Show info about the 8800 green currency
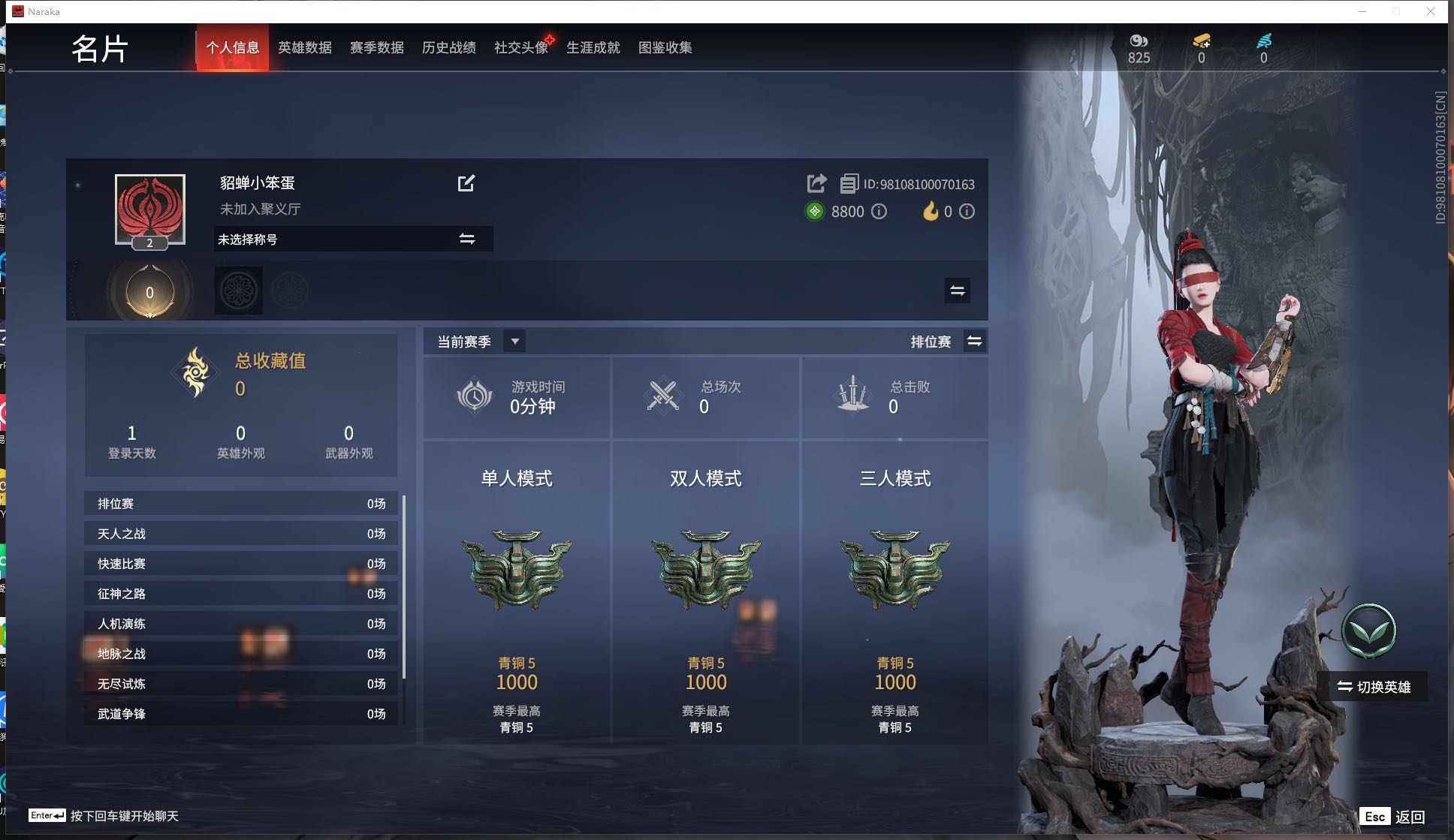This screenshot has width=1454, height=840. click(x=879, y=212)
